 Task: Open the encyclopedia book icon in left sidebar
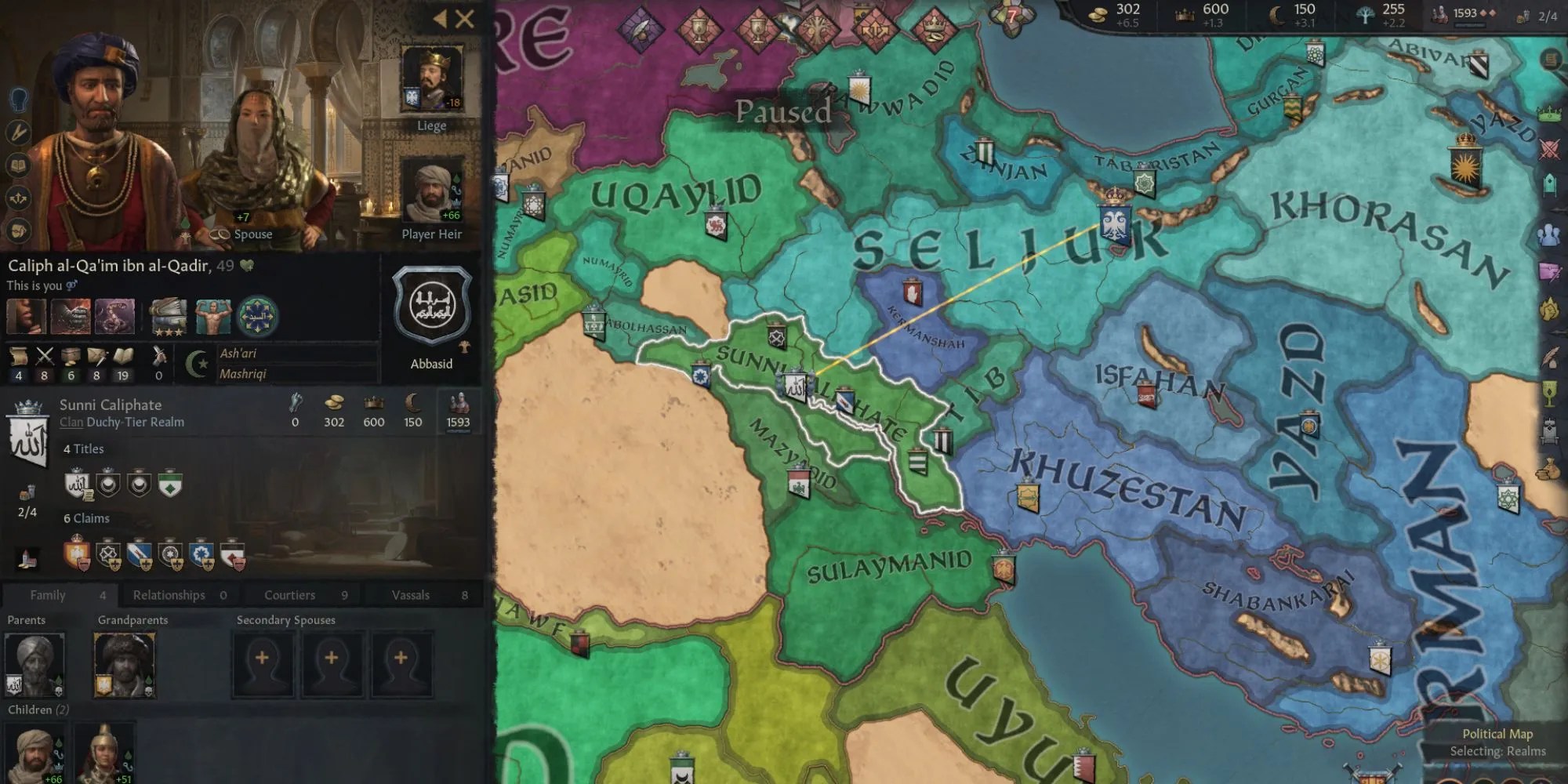(17, 165)
